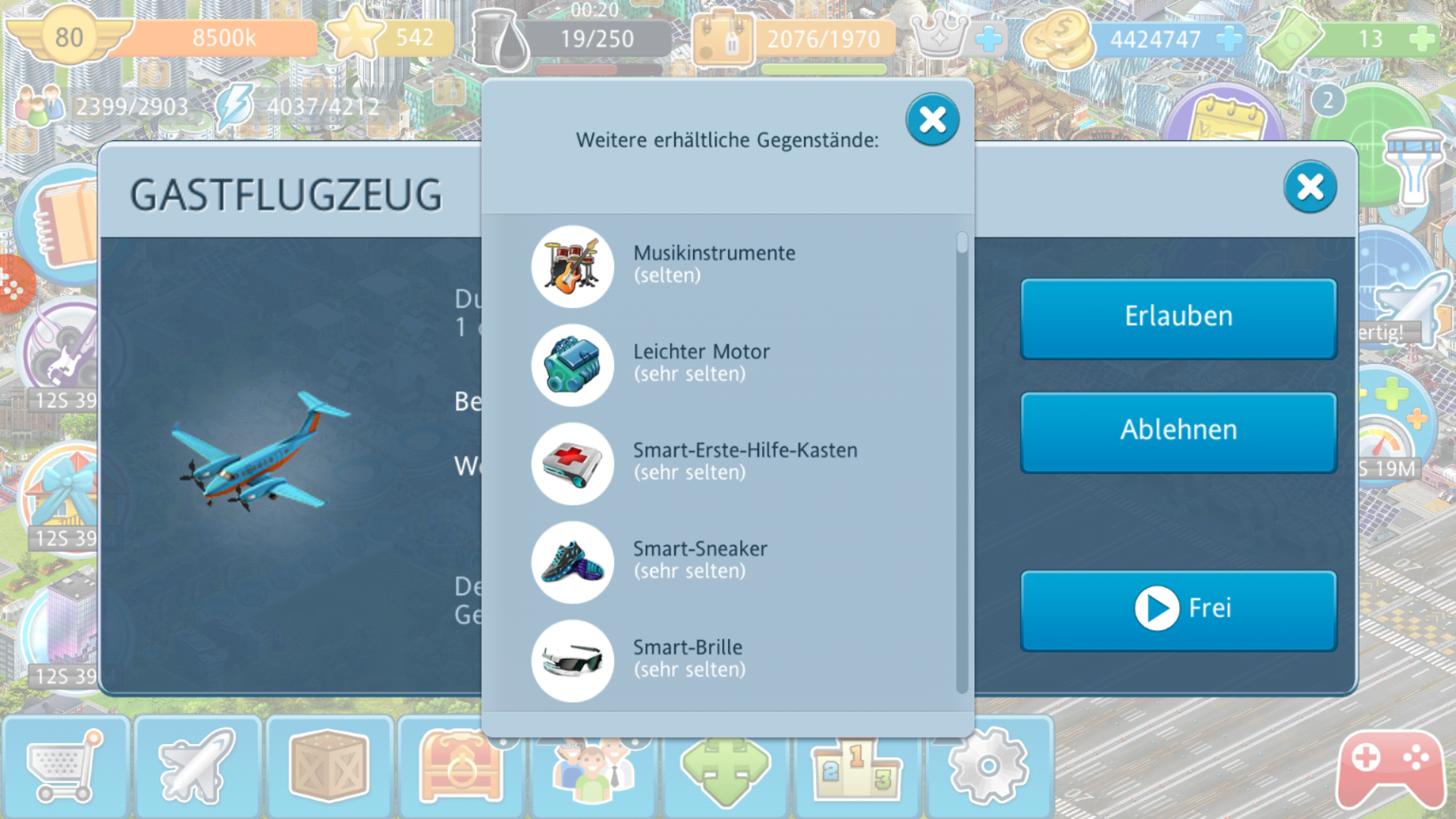Open the airplane fleet menu
The image size is (1456, 819).
point(197,767)
